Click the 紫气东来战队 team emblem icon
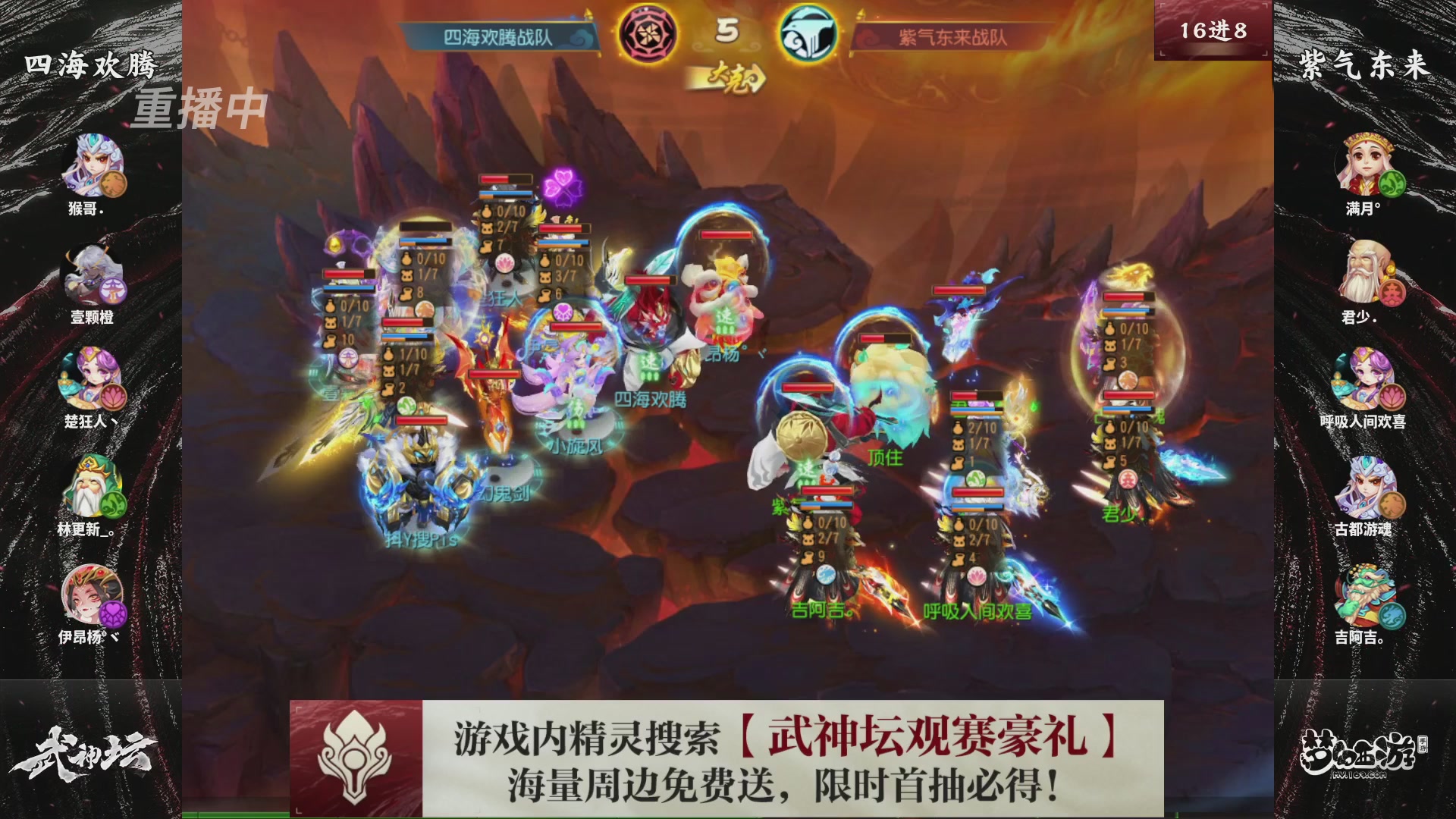This screenshot has width=1456, height=819. [x=808, y=32]
